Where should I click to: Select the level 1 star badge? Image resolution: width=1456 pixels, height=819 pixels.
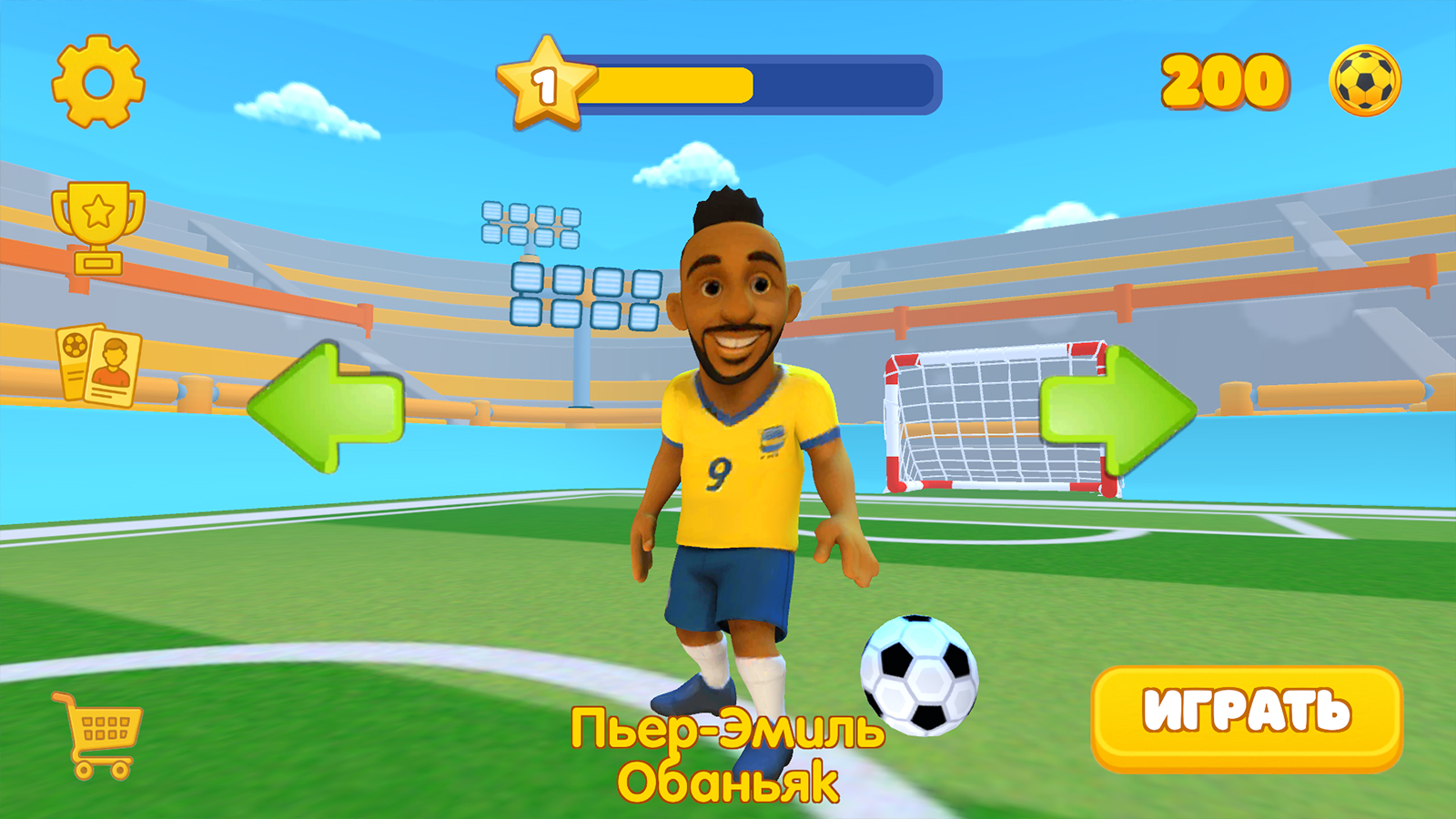(546, 82)
